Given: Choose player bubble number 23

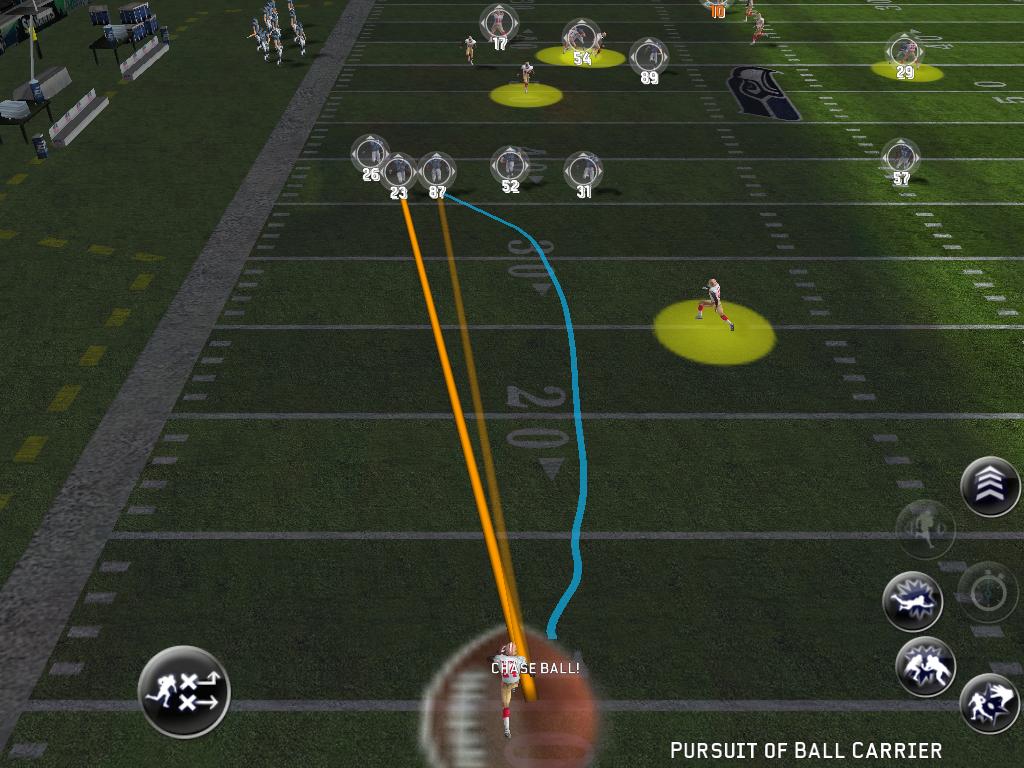Looking at the screenshot, I should 399,173.
